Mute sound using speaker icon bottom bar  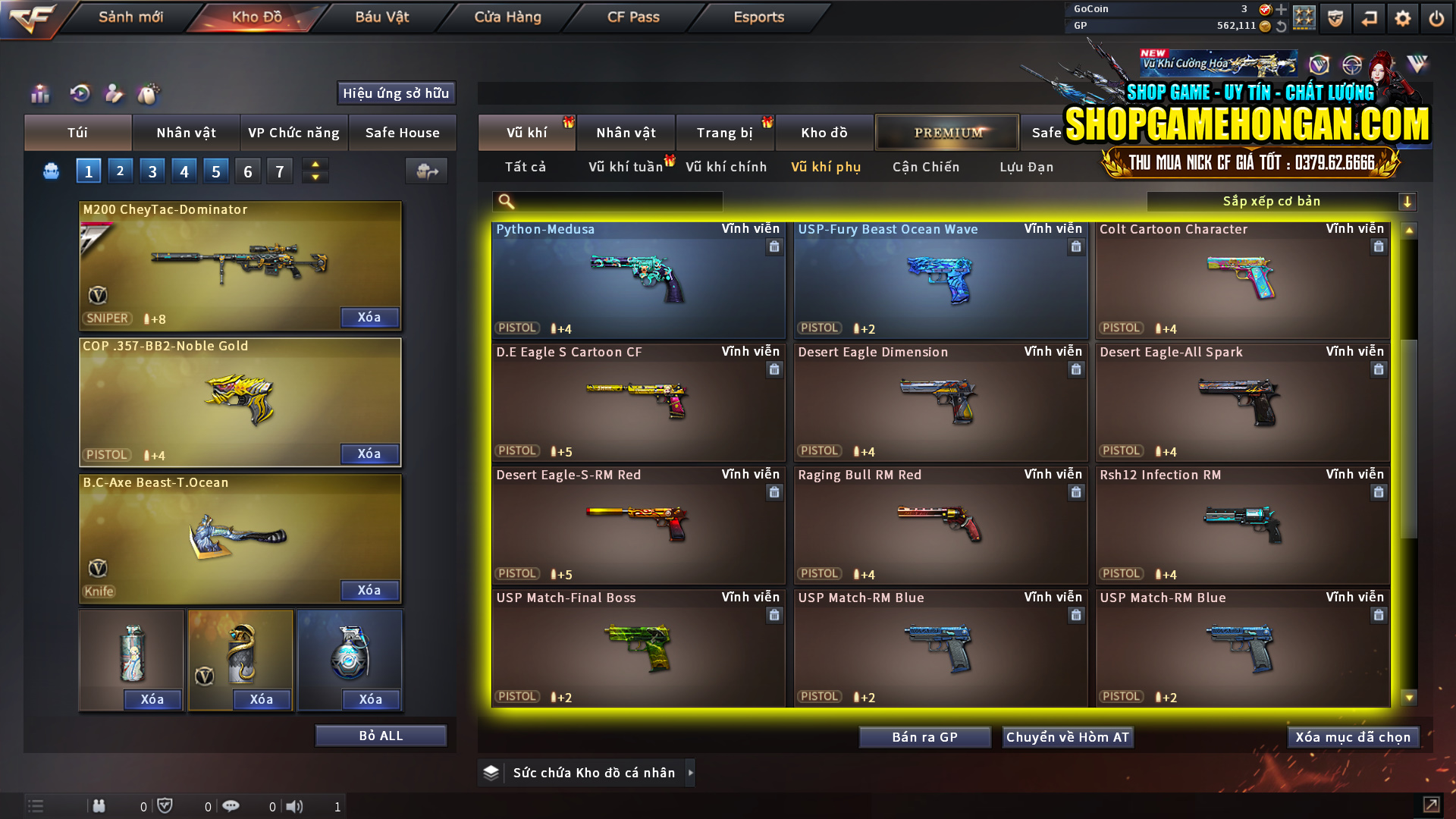pyautogui.click(x=295, y=806)
